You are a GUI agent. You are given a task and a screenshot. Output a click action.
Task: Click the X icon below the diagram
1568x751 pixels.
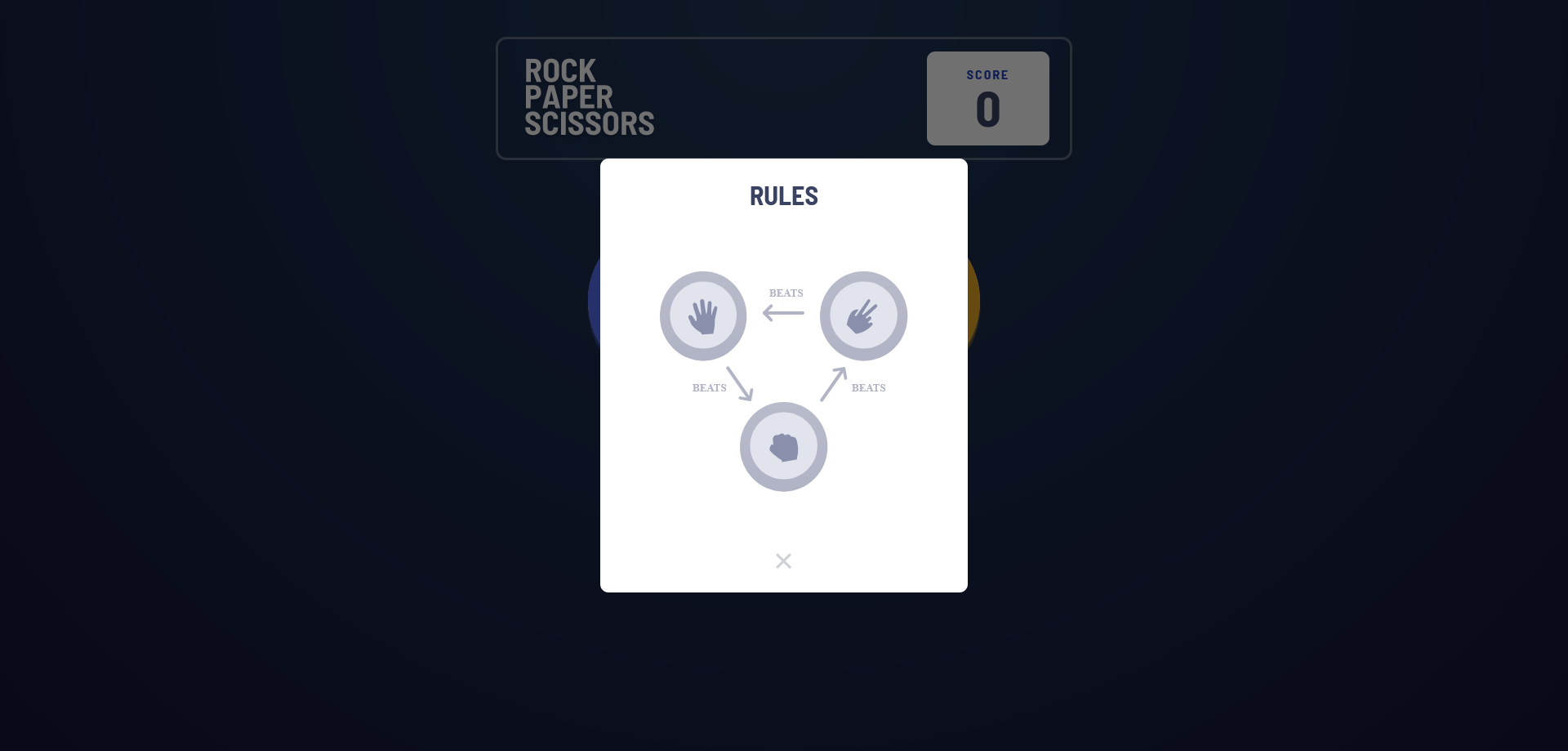click(x=783, y=561)
